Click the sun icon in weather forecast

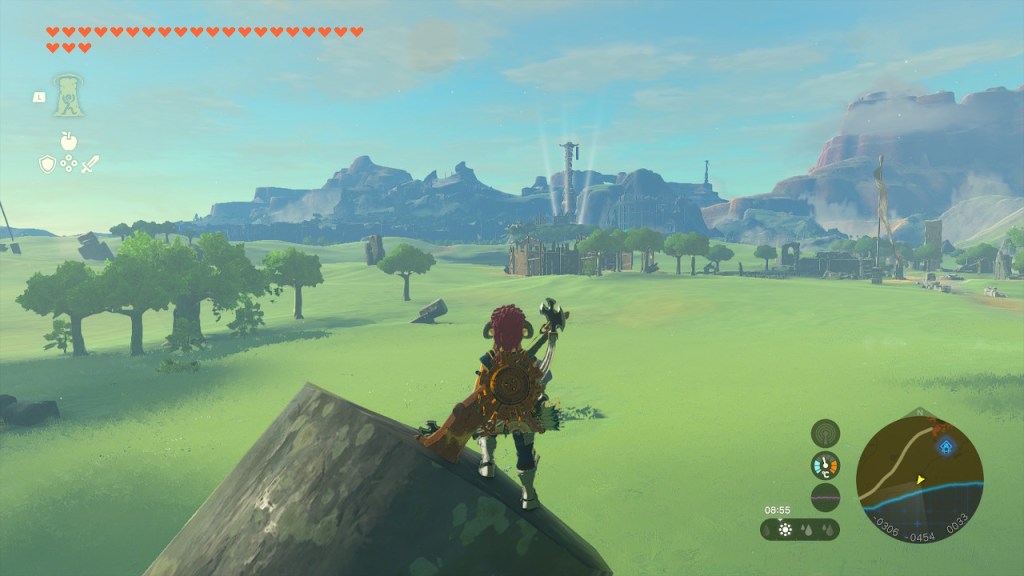coord(785,529)
